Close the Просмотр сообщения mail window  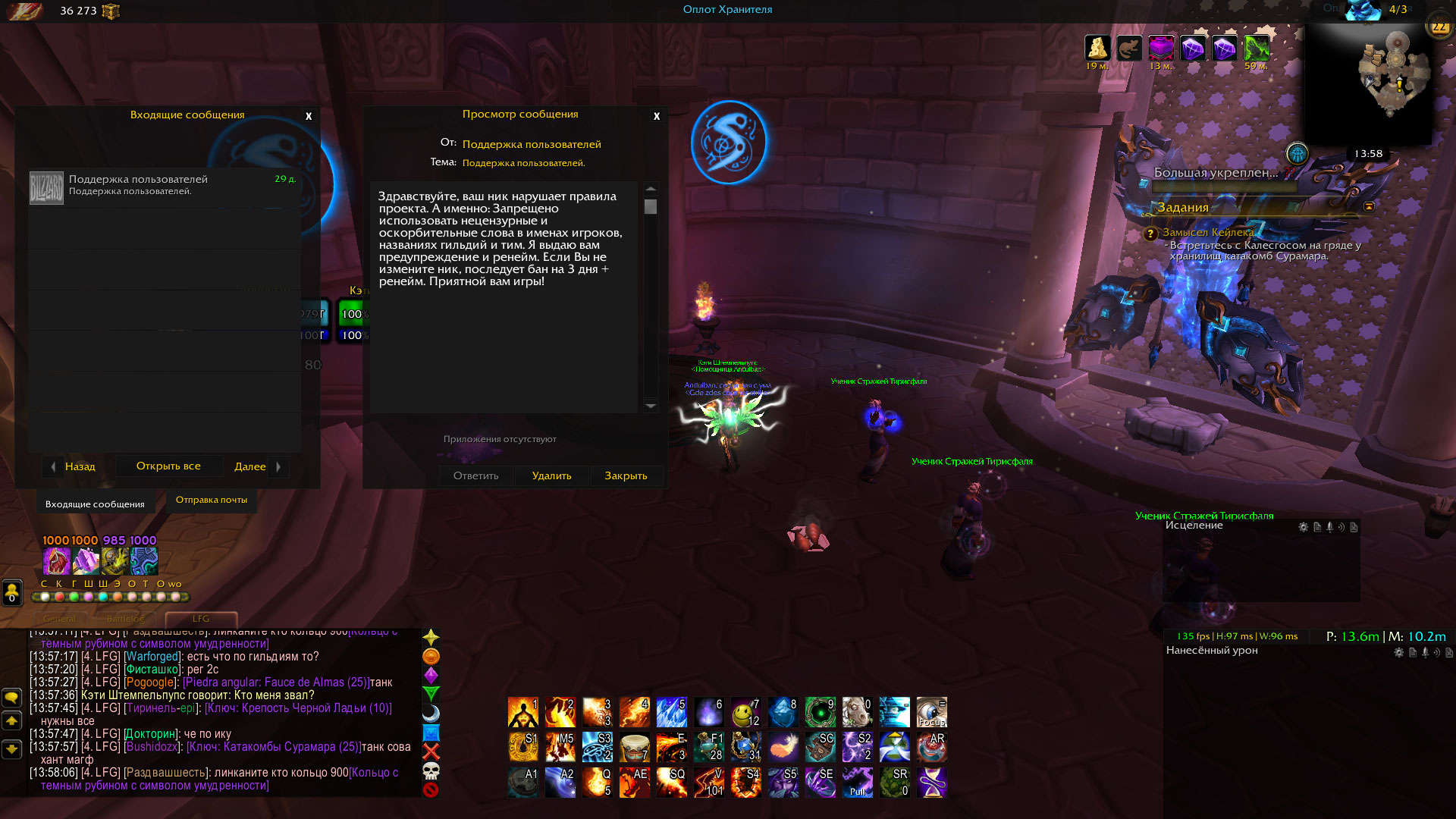657,116
